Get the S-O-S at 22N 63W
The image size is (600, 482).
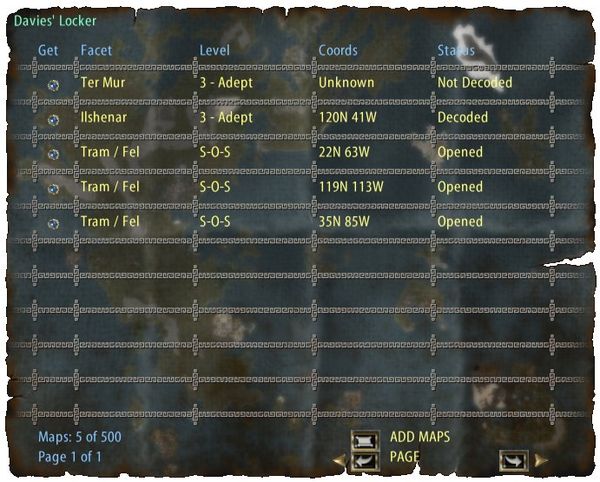52,154
